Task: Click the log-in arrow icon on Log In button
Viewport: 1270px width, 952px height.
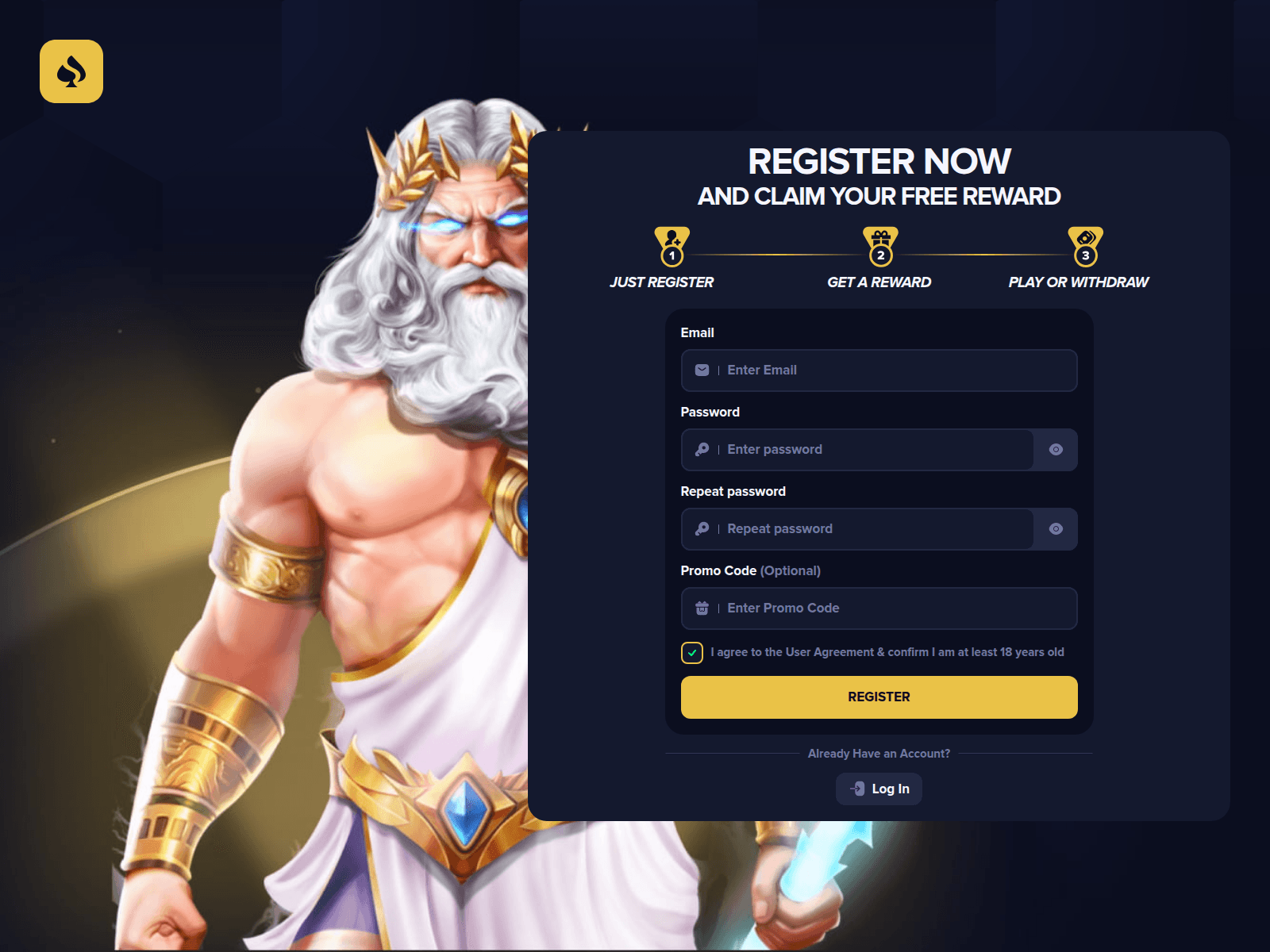Action: click(858, 789)
